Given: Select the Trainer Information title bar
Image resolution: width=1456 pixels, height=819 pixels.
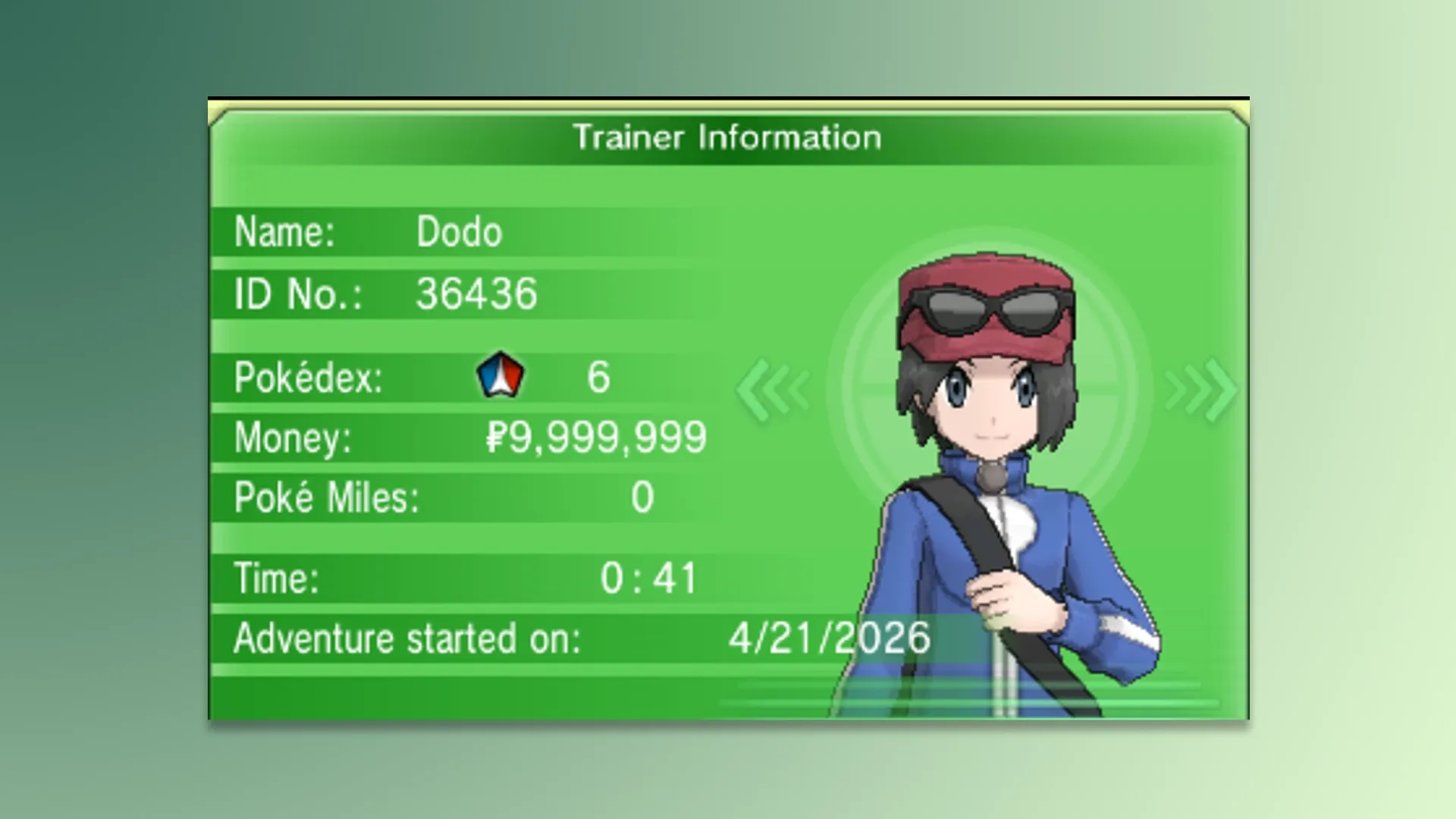Looking at the screenshot, I should [x=726, y=136].
